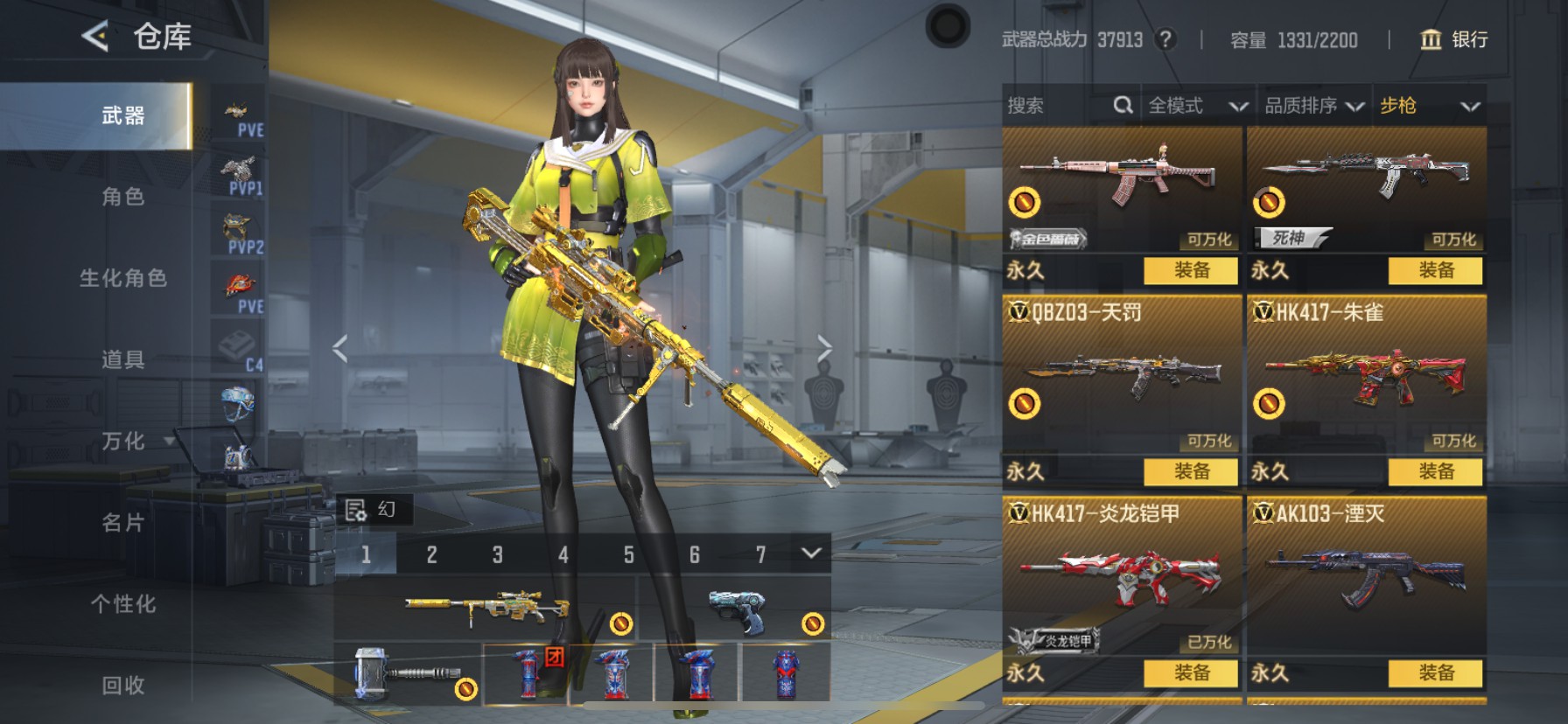Select the equipped hammer melee slot
1568x724 pixels.
point(408,674)
